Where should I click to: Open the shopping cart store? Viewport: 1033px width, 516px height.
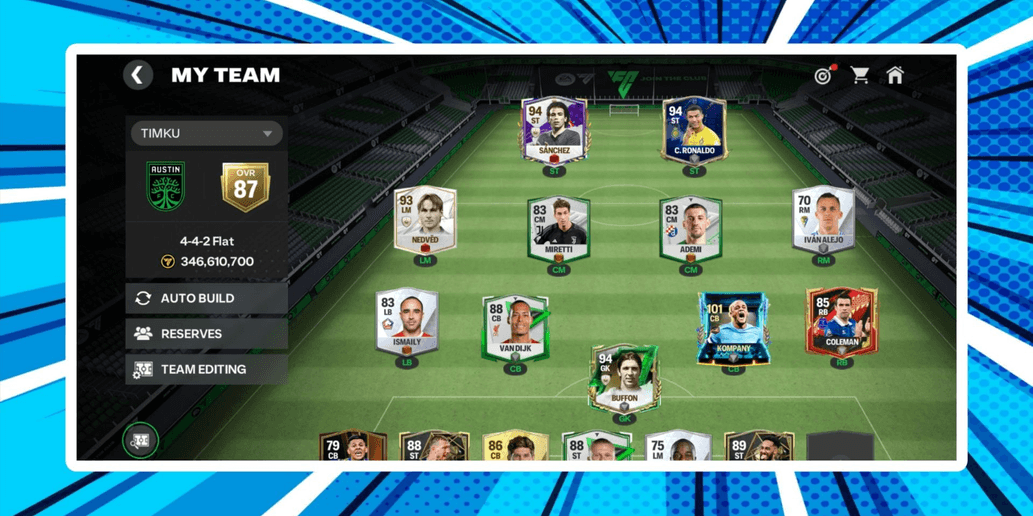(x=859, y=75)
